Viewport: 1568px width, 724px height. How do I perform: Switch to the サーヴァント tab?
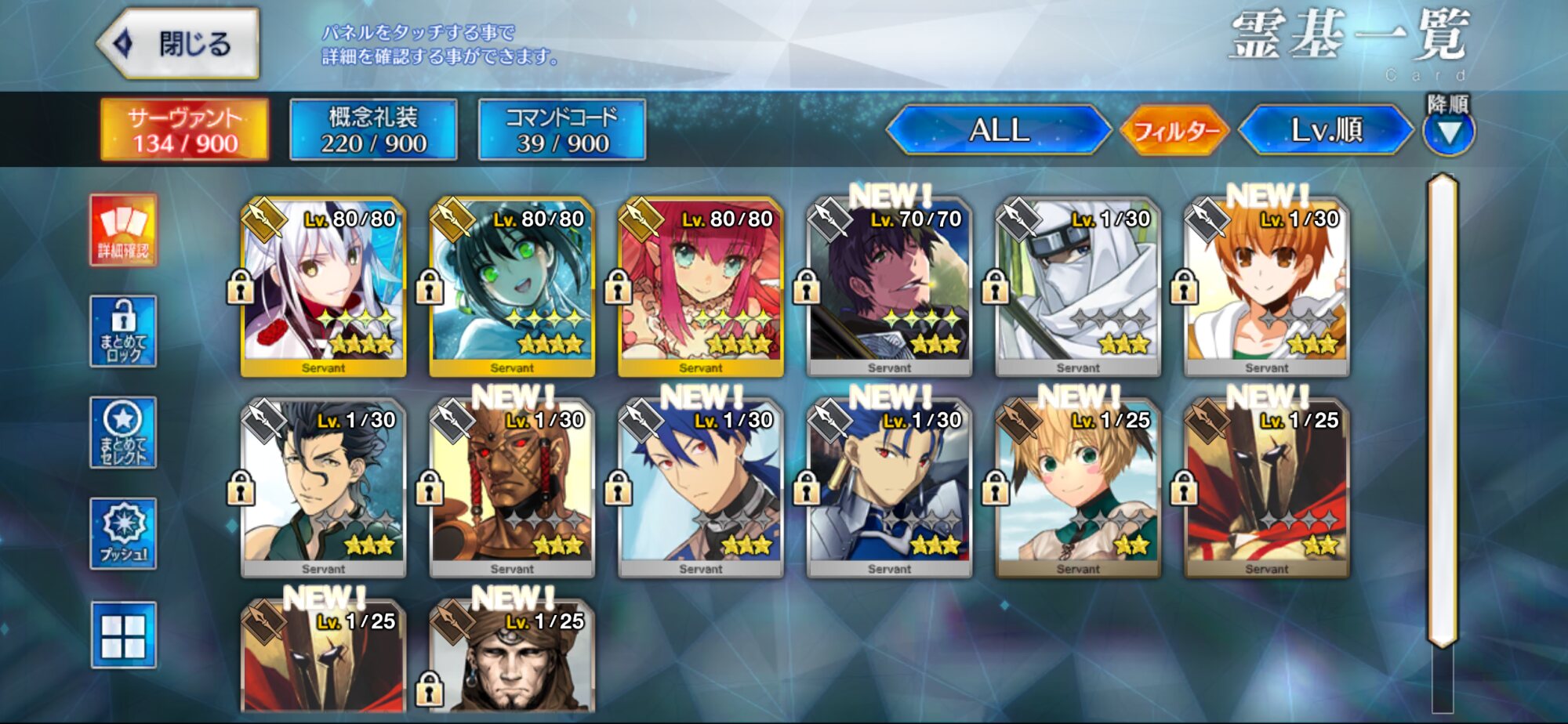185,130
